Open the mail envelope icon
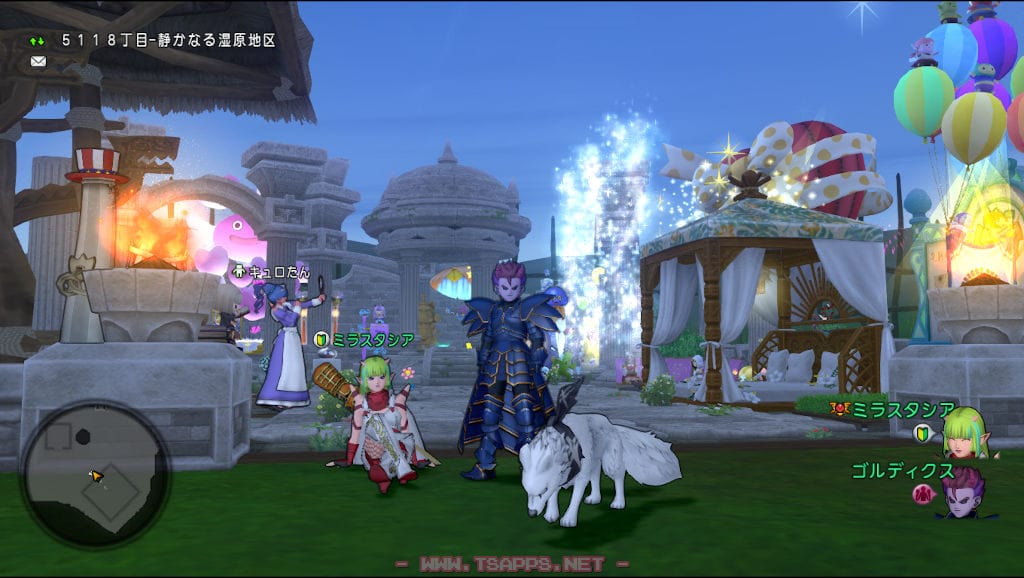The image size is (1024, 578). pos(38,61)
